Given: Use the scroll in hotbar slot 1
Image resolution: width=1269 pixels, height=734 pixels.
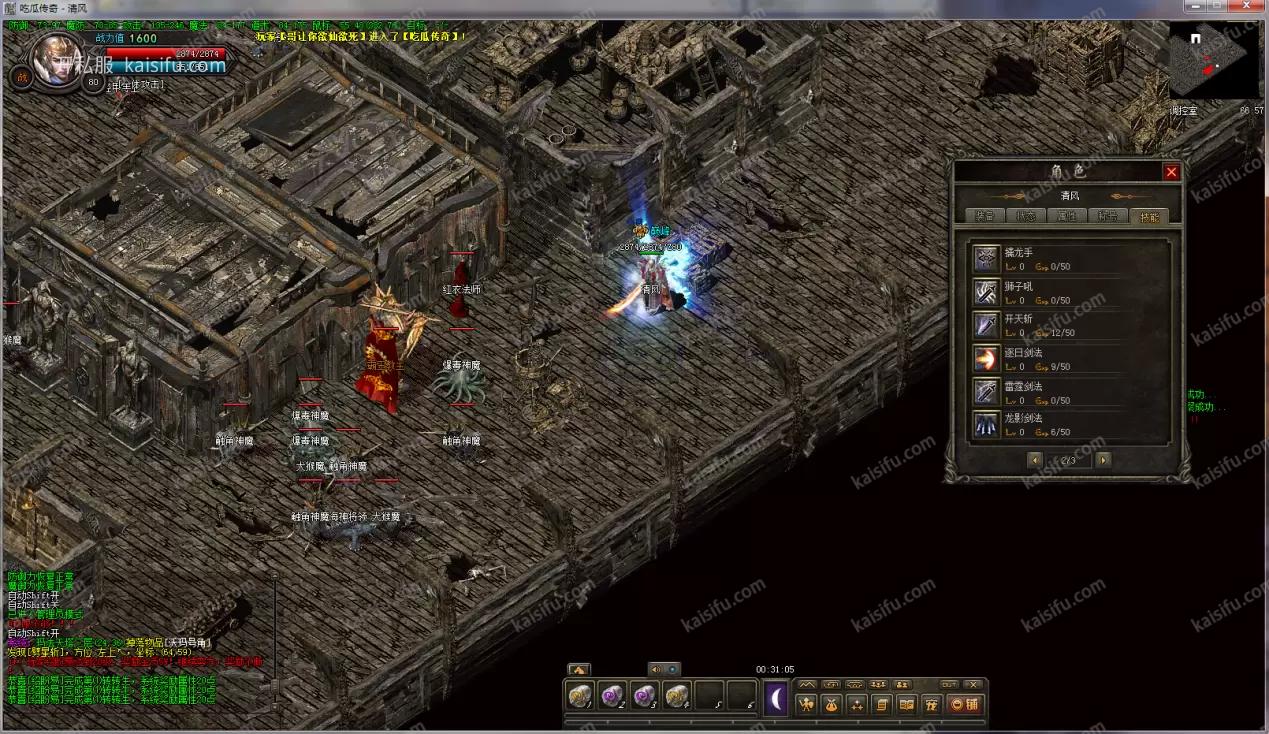Looking at the screenshot, I should click(x=580, y=696).
